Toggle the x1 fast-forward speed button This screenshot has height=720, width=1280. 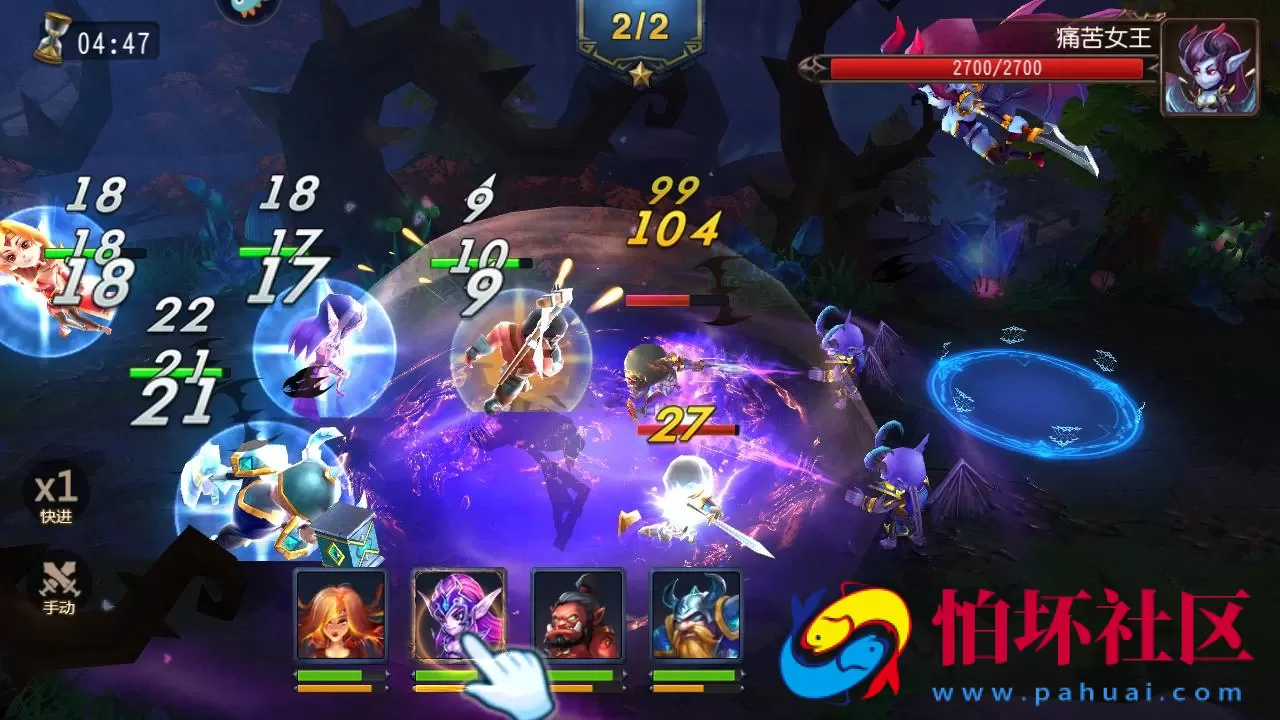coord(56,495)
